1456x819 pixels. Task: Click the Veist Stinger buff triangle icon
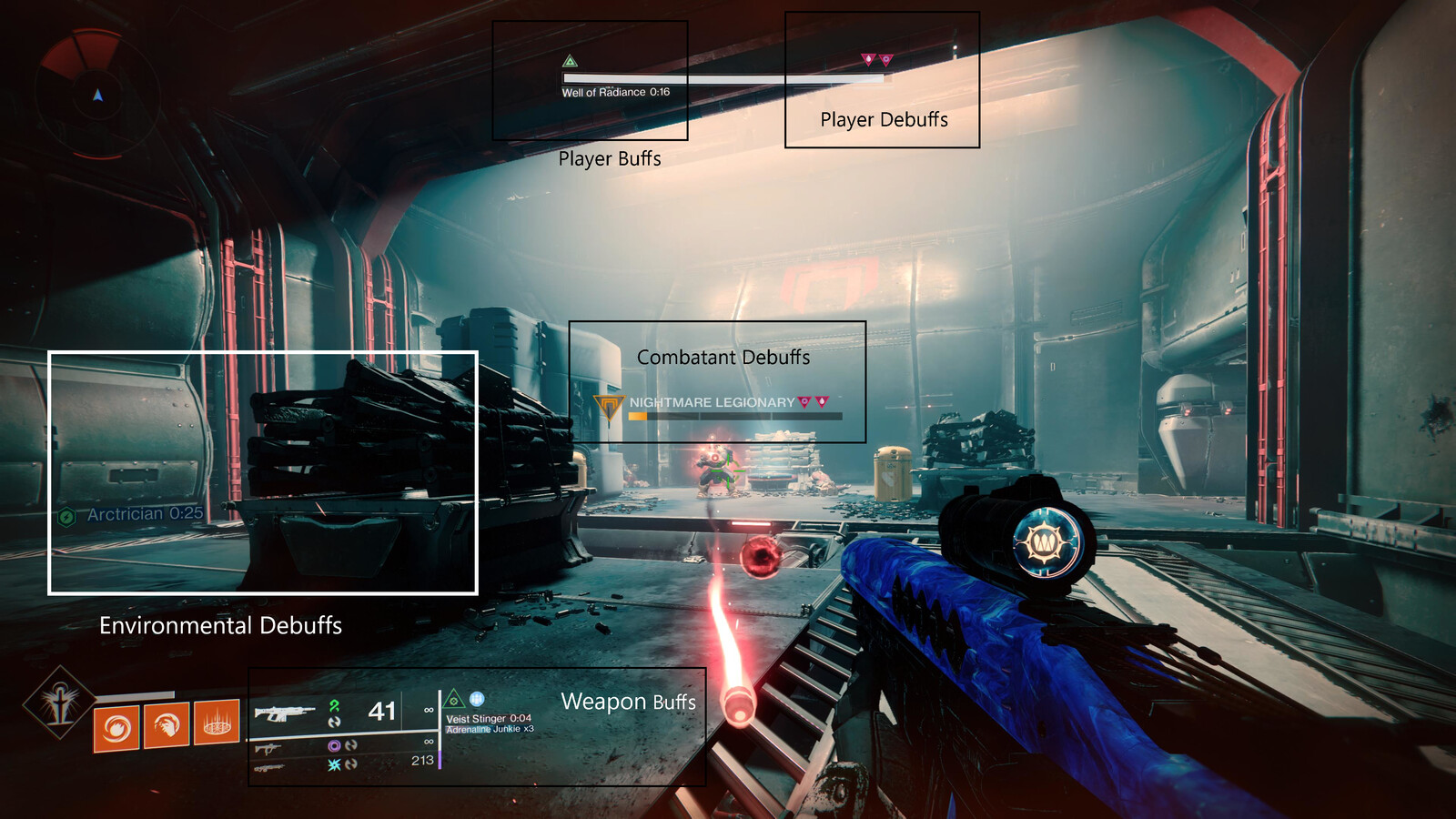pos(453,701)
